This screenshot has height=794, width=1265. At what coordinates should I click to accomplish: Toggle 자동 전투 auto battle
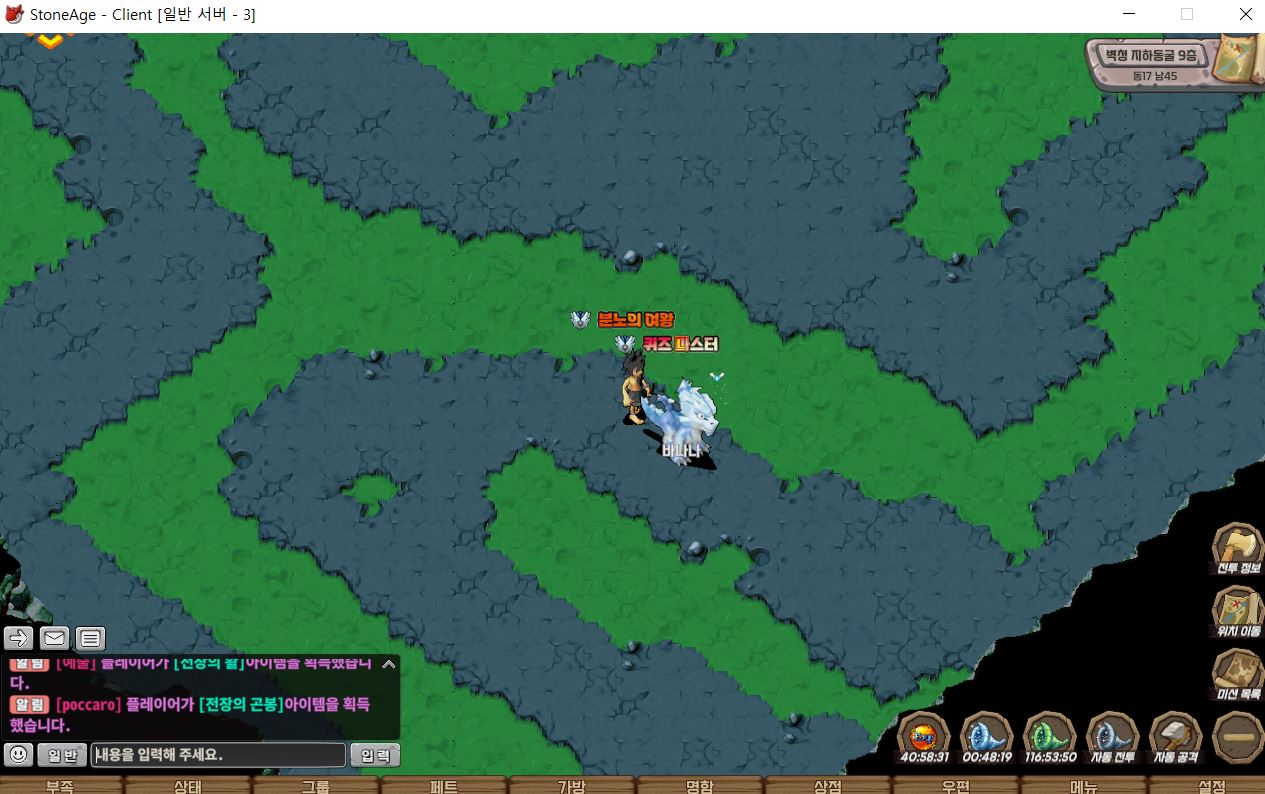(1112, 736)
